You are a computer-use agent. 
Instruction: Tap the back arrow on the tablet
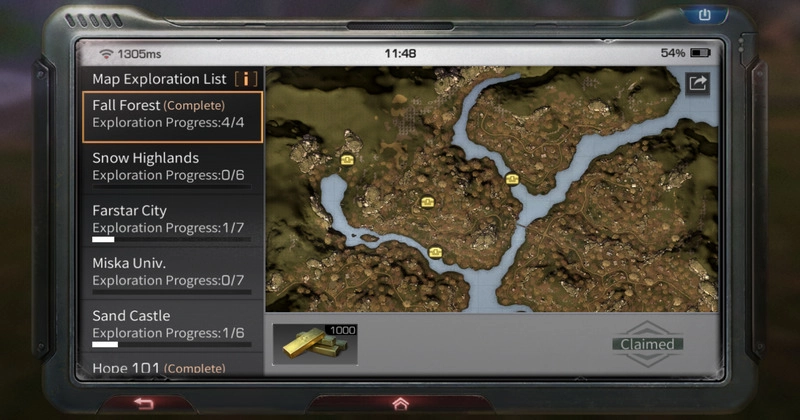pyautogui.click(x=144, y=403)
